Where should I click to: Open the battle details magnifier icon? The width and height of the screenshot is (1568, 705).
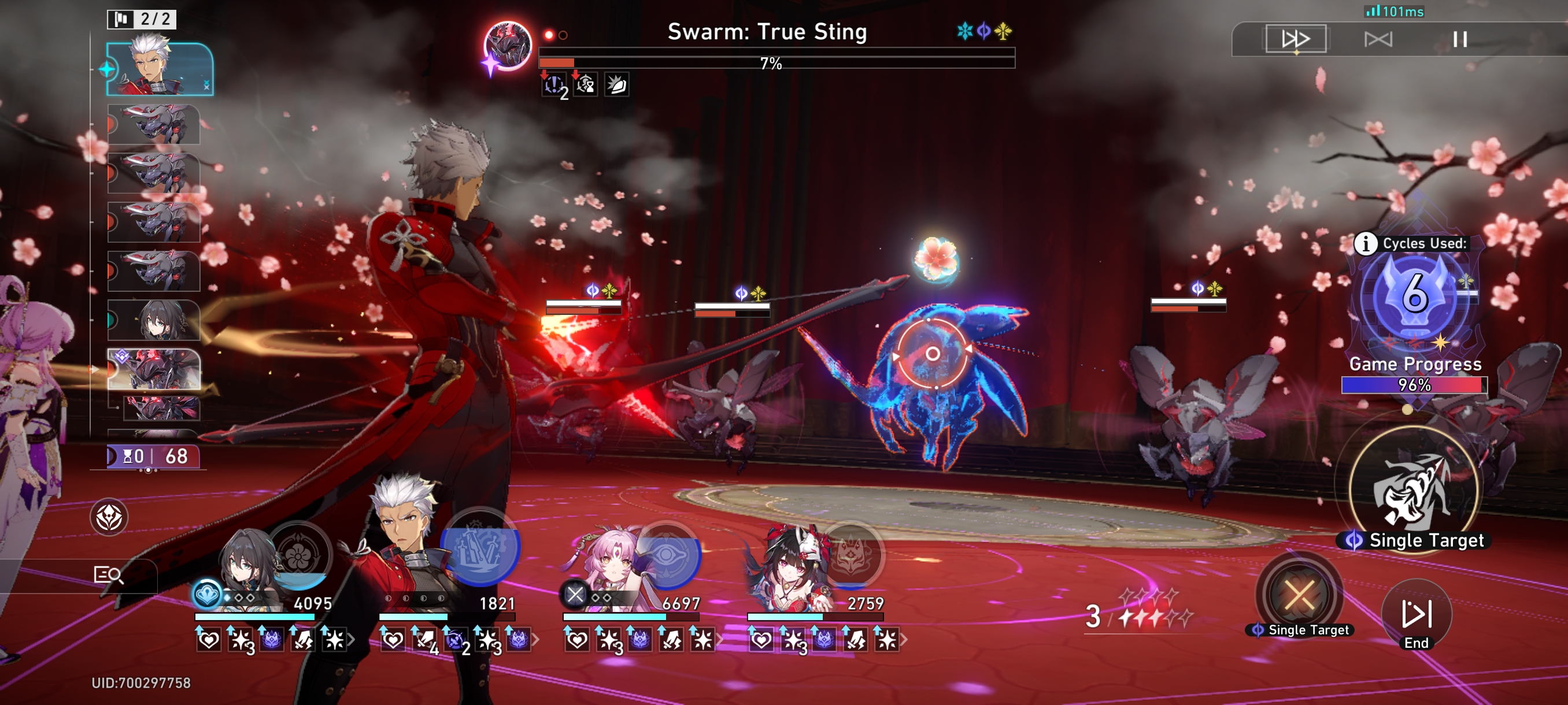click(x=108, y=575)
